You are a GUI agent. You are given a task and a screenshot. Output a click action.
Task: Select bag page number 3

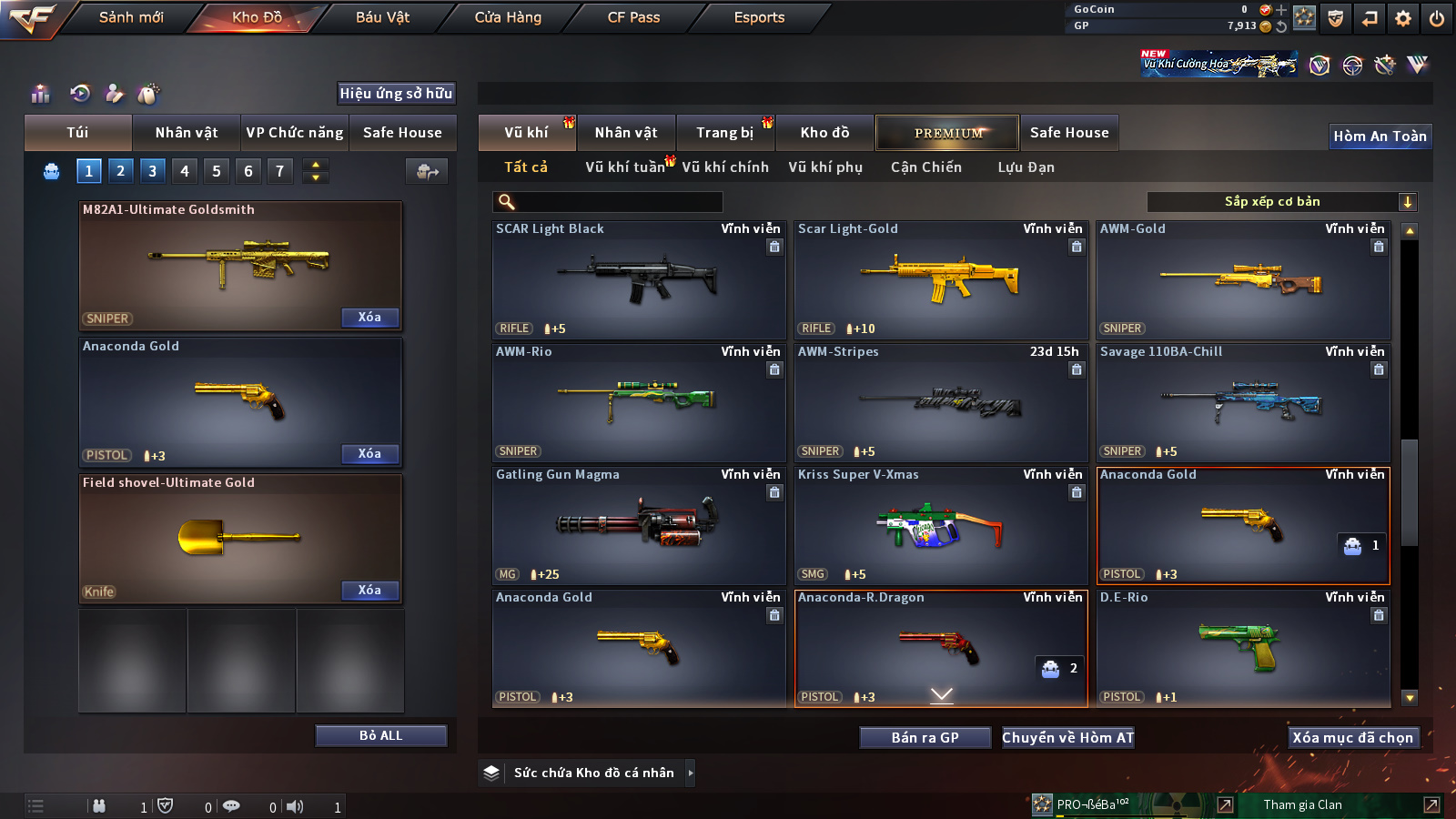[x=152, y=170]
